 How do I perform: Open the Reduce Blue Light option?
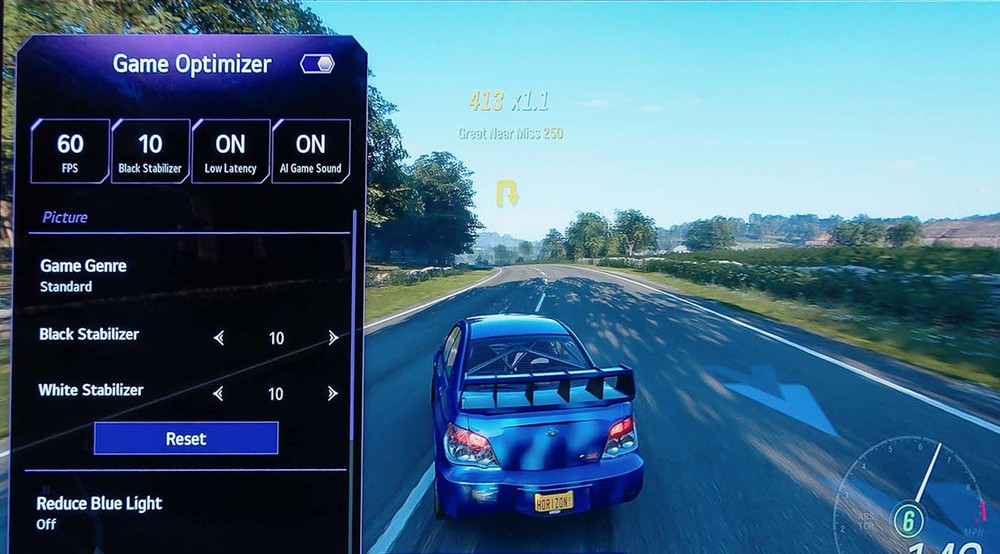(99, 512)
